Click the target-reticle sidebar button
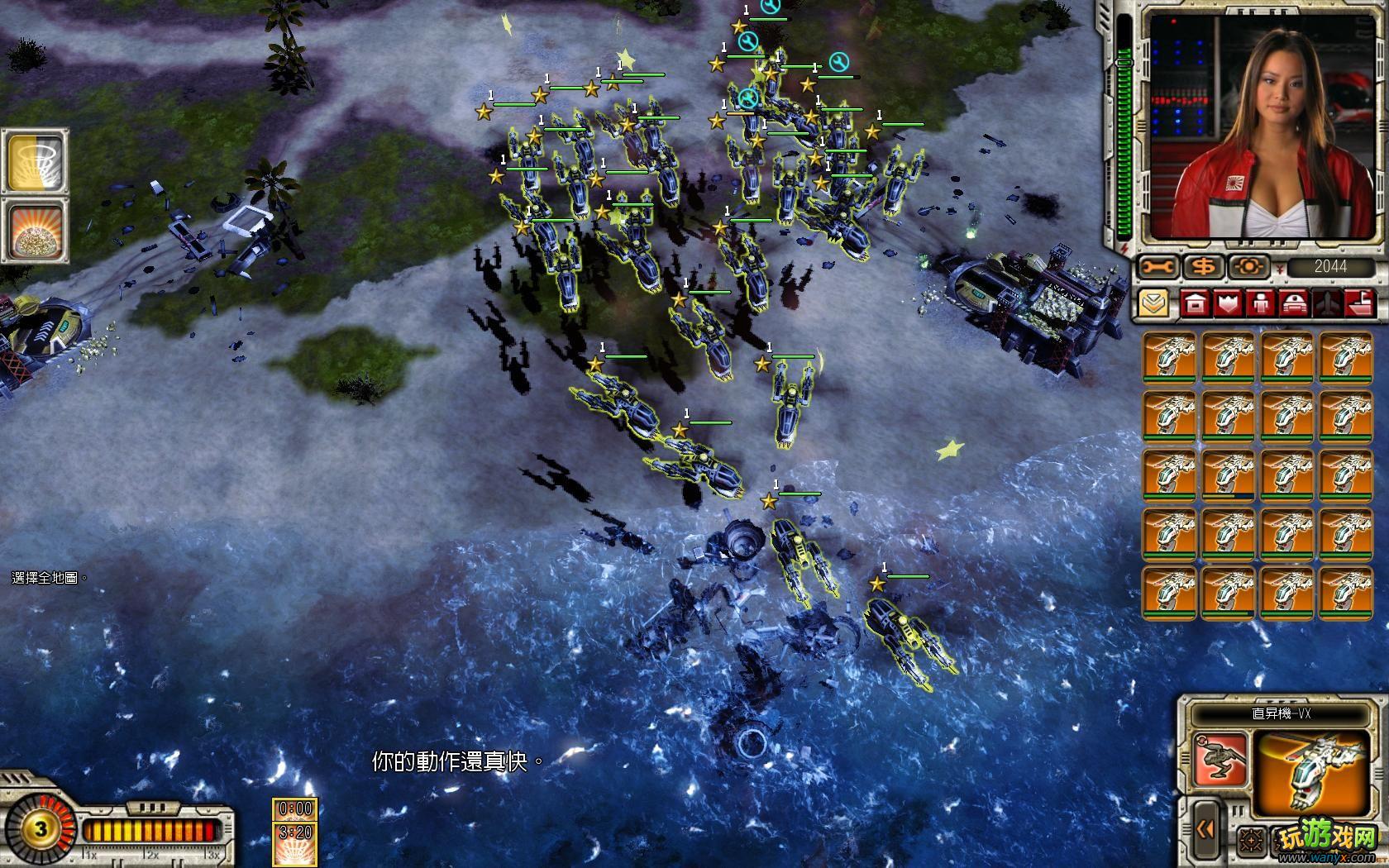1389x868 pixels. [1248, 266]
